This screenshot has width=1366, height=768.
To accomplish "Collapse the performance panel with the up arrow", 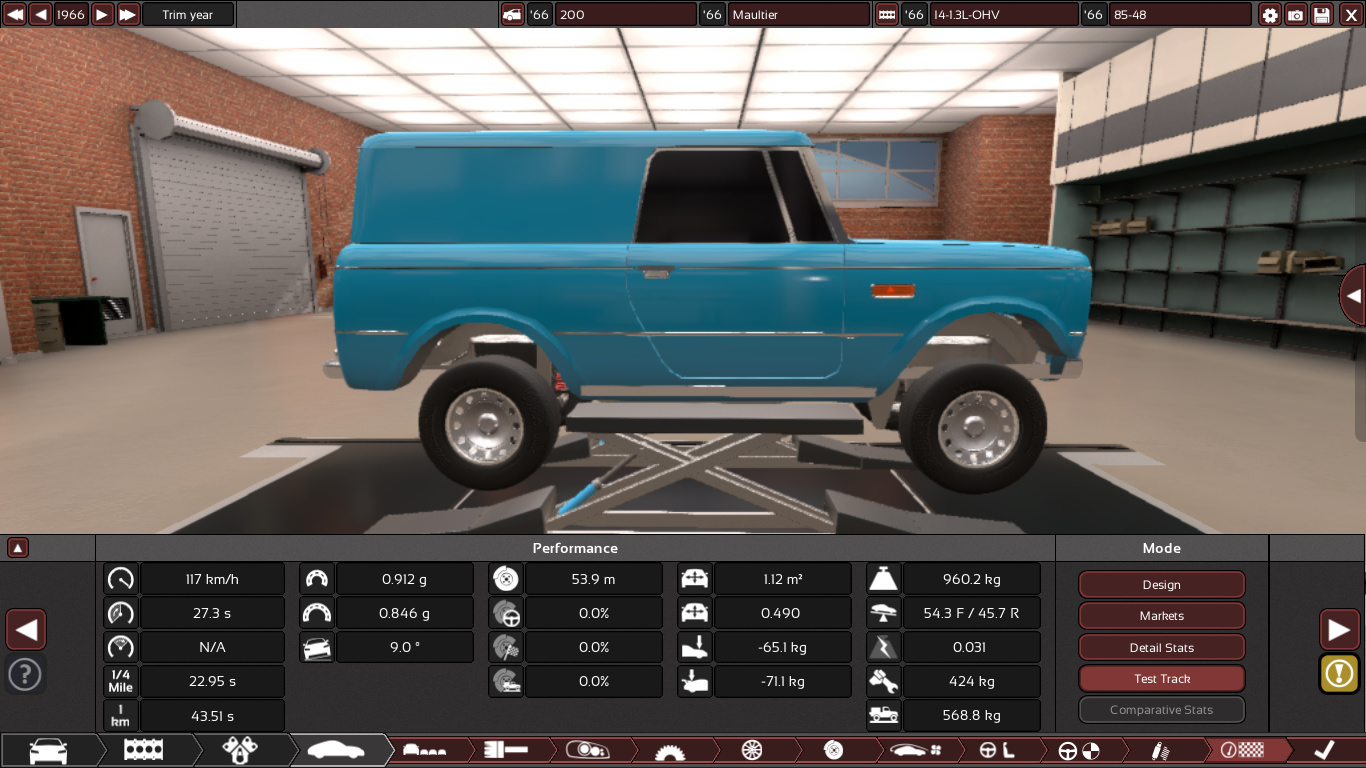I will (18, 548).
